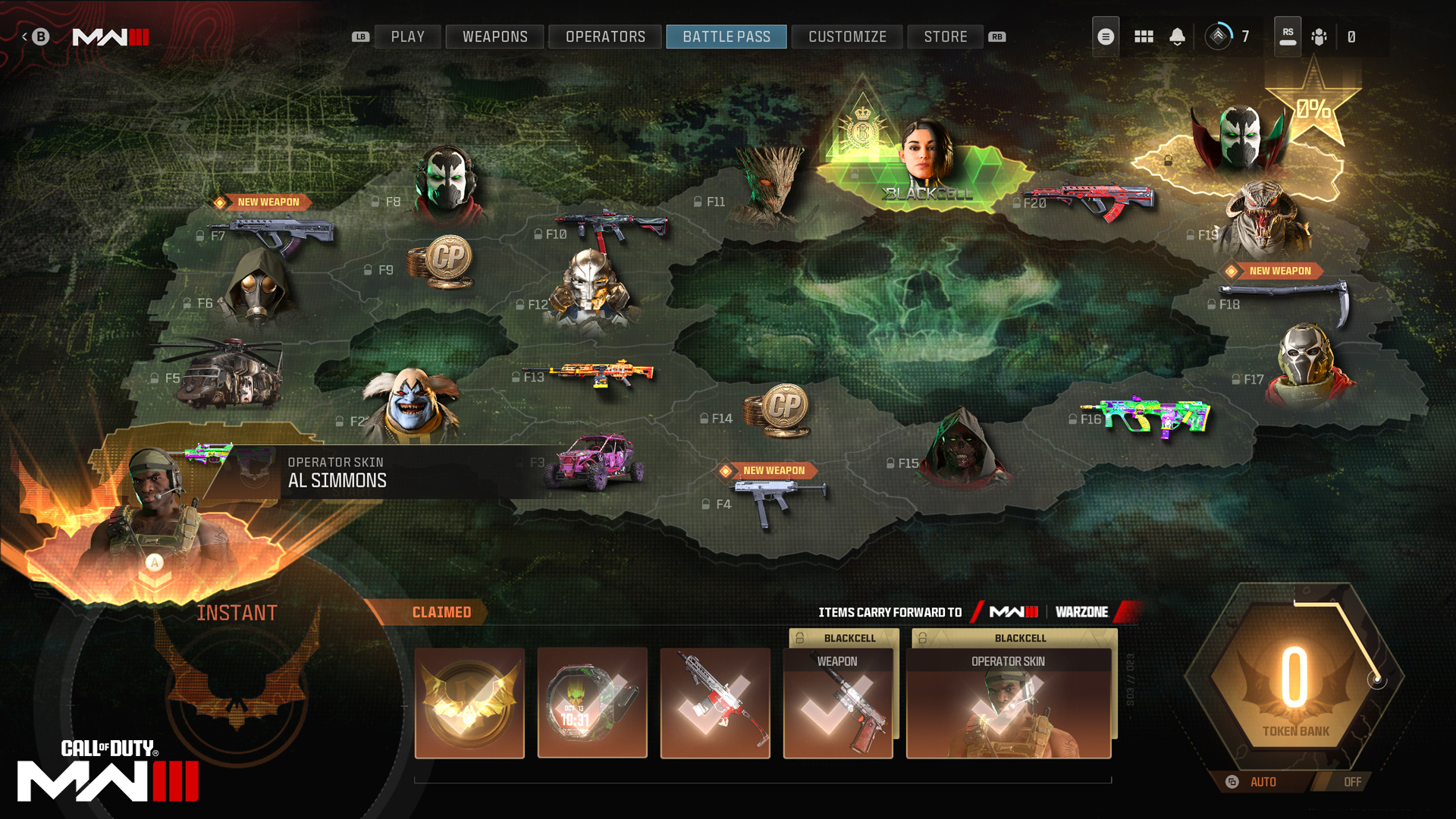Image resolution: width=1456 pixels, height=819 pixels.
Task: Visit the STORE tab
Action: click(945, 36)
